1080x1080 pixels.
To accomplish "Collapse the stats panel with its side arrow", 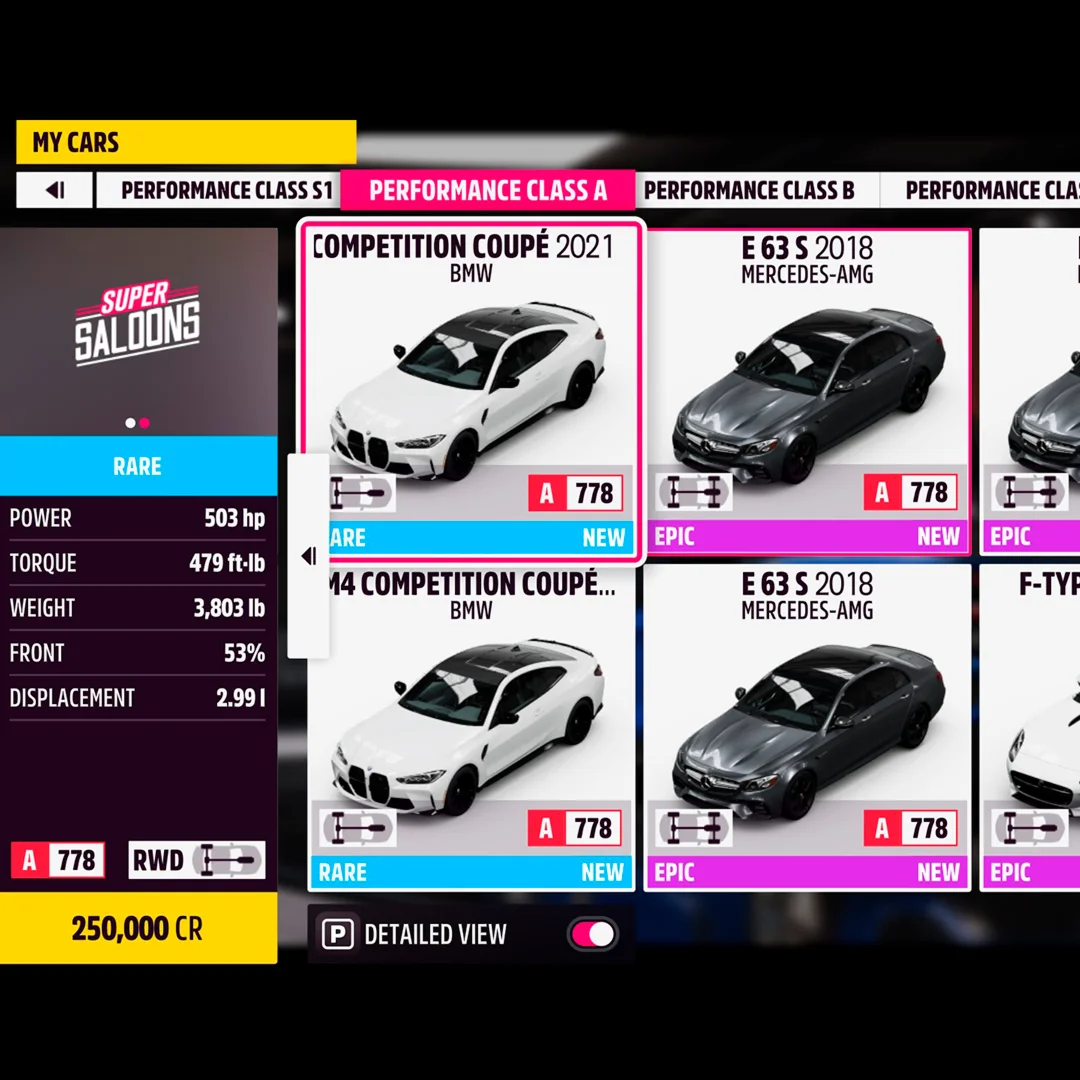I will (308, 556).
